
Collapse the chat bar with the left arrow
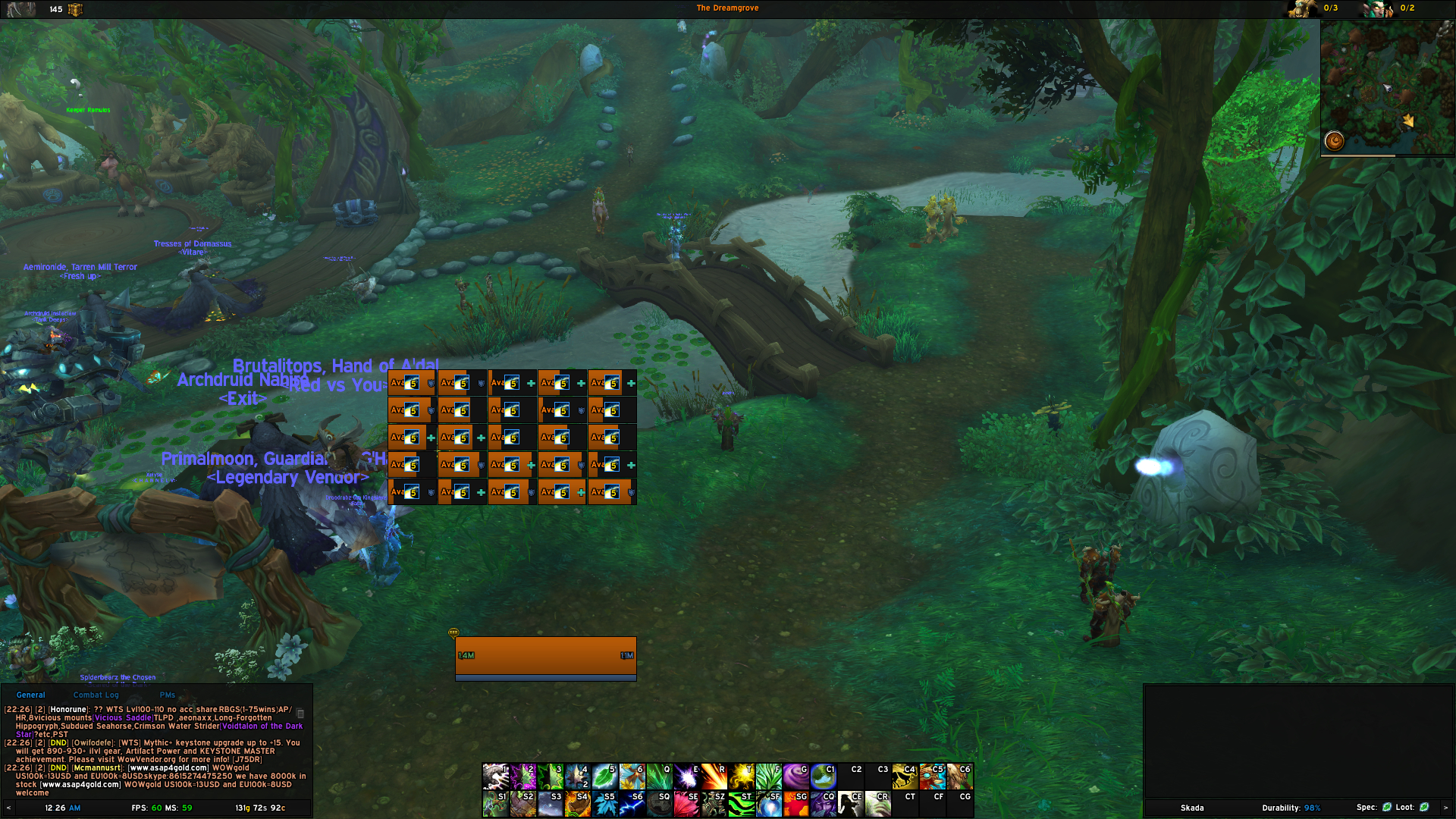[x=8, y=808]
